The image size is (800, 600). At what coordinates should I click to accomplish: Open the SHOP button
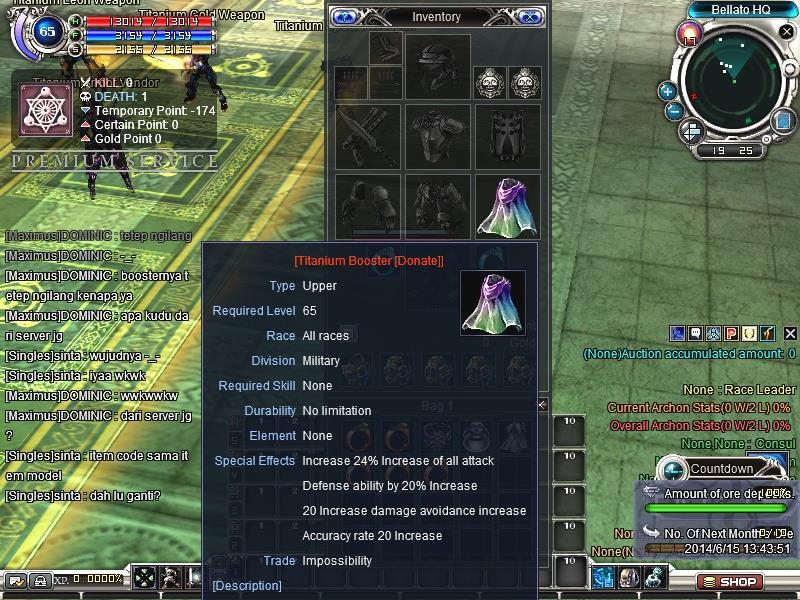pos(730,581)
